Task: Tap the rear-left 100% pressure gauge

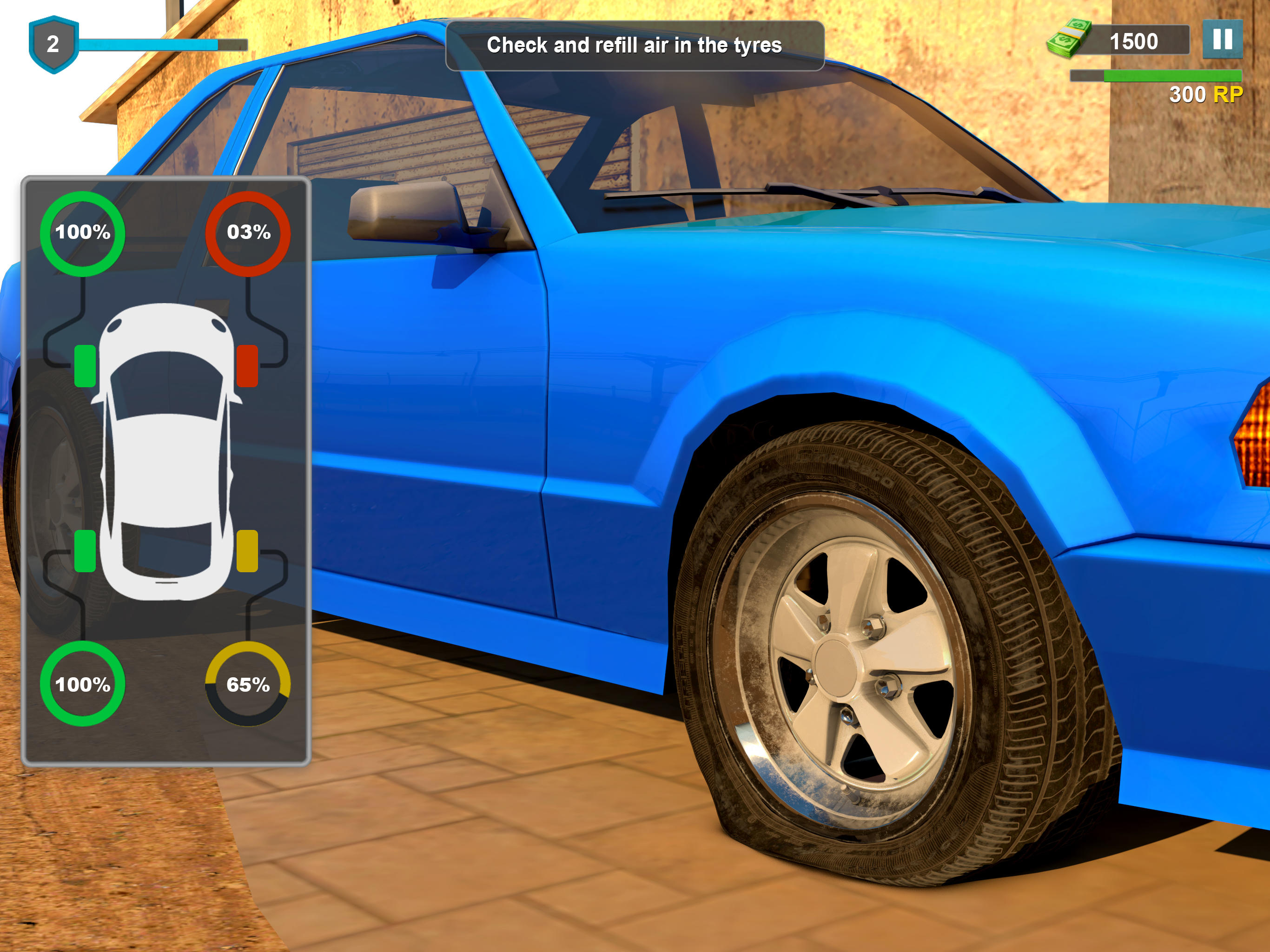Action: [x=83, y=684]
